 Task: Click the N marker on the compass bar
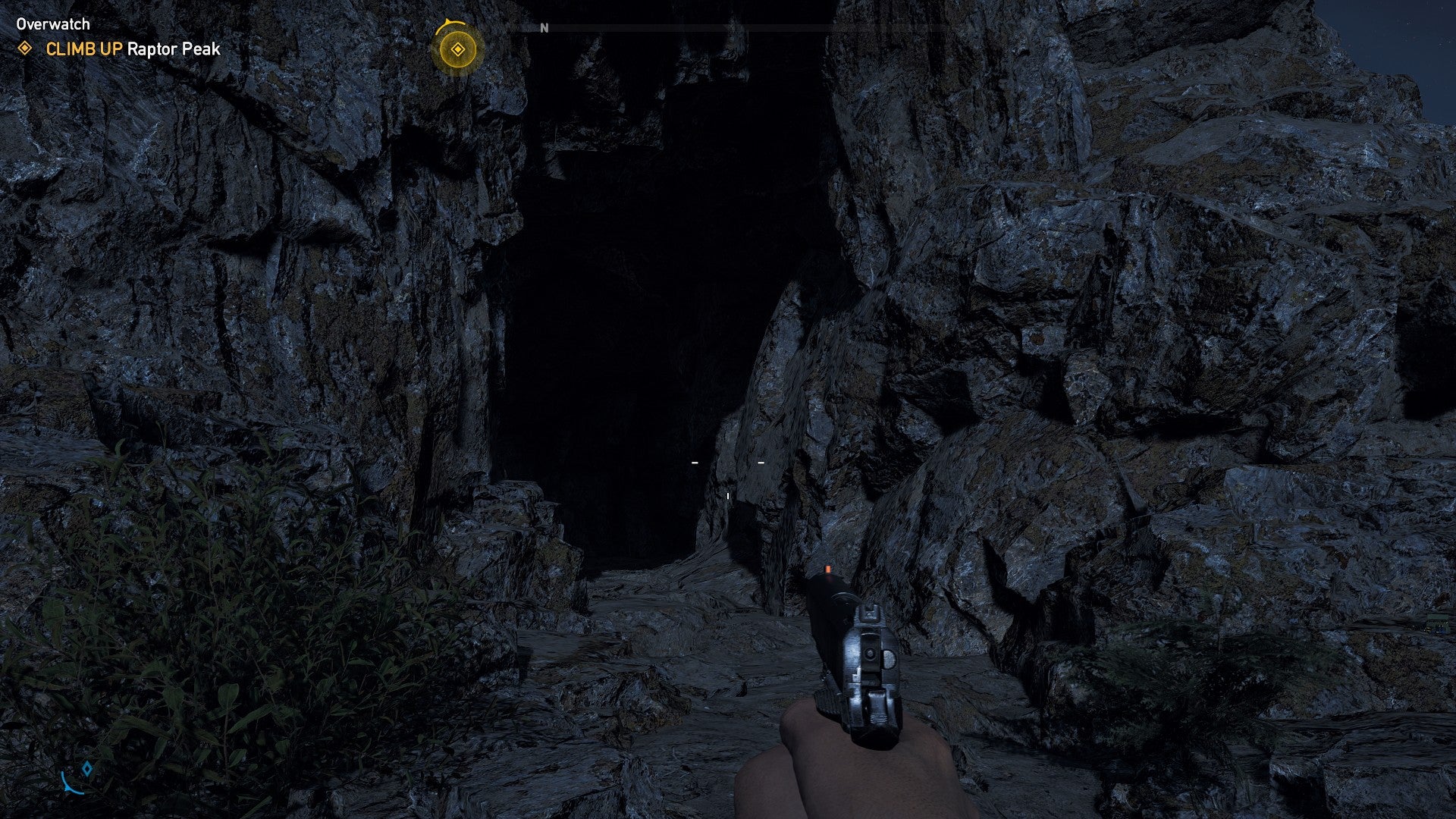(543, 27)
